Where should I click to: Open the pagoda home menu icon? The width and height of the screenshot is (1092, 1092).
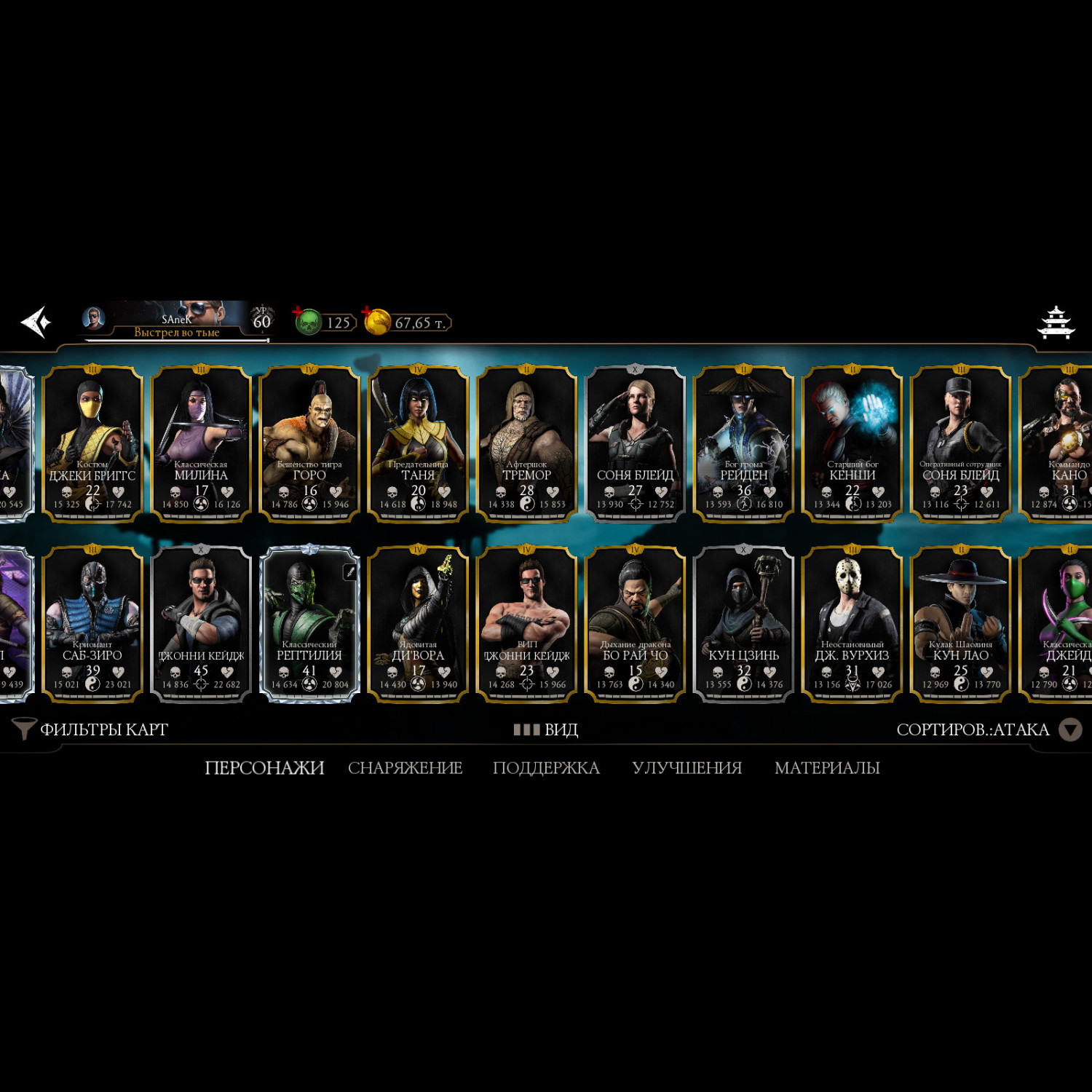[1056, 323]
